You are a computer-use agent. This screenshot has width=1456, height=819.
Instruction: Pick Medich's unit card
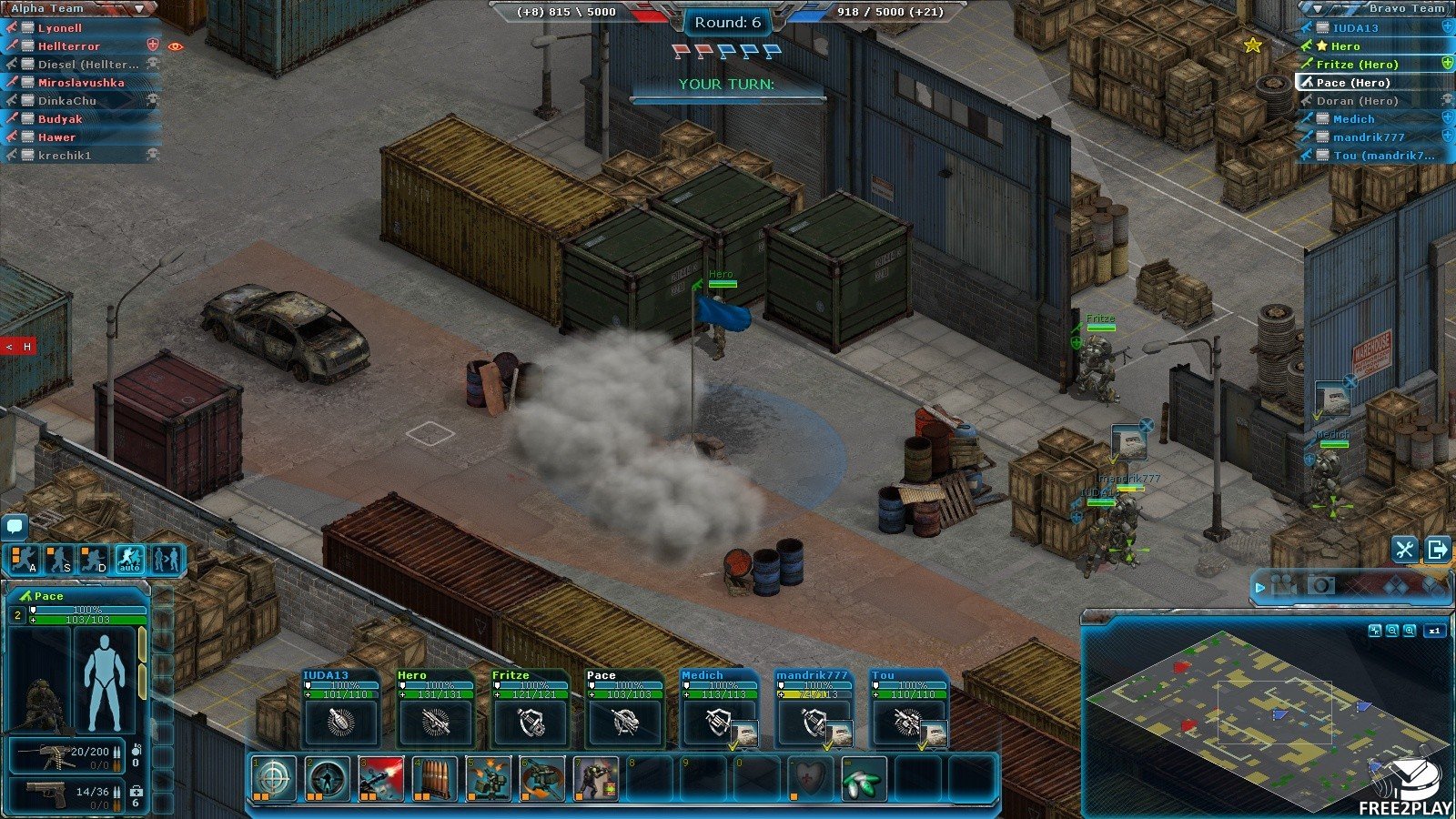(720, 708)
